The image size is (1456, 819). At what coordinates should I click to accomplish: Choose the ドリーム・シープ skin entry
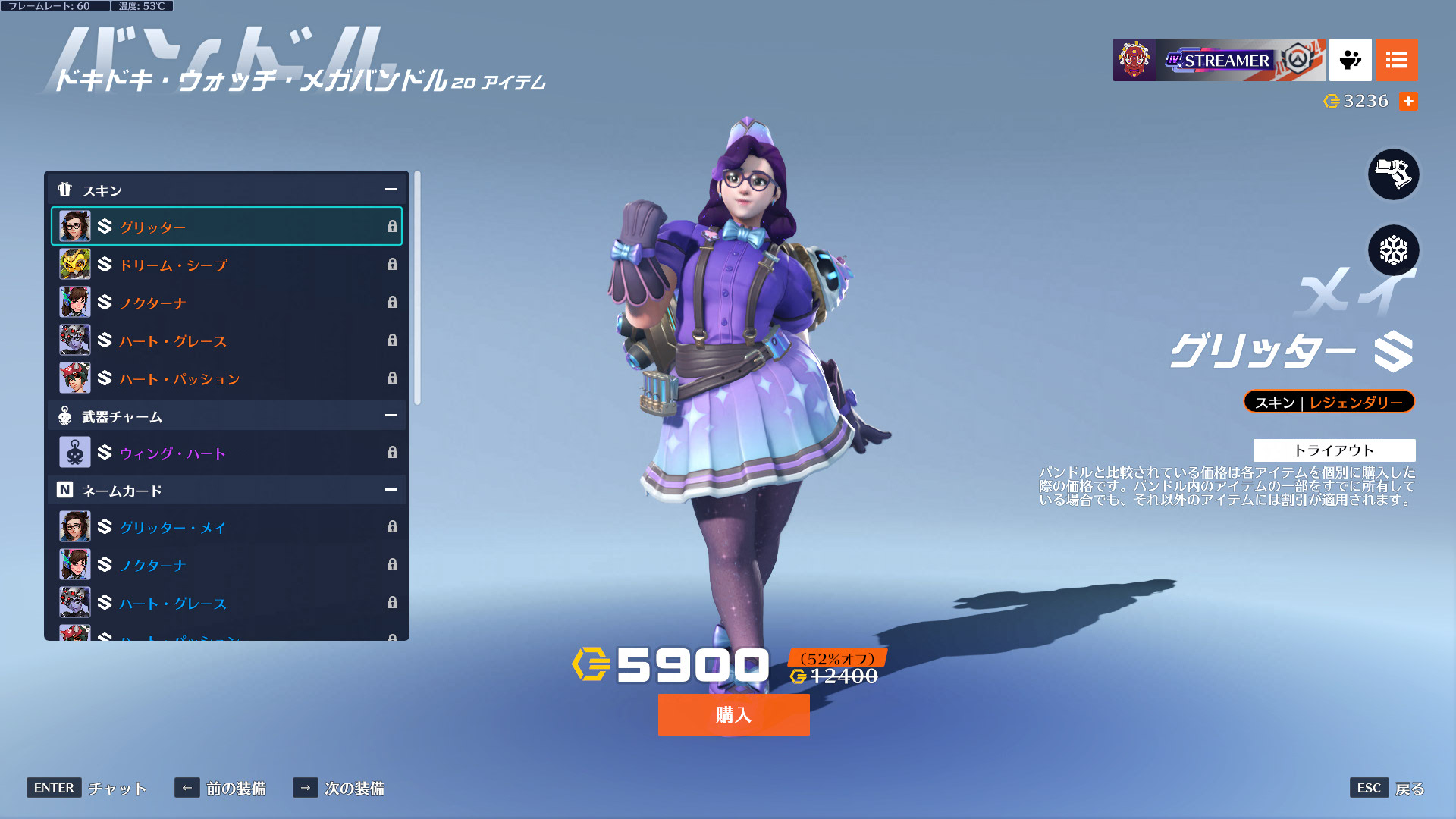pyautogui.click(x=226, y=265)
